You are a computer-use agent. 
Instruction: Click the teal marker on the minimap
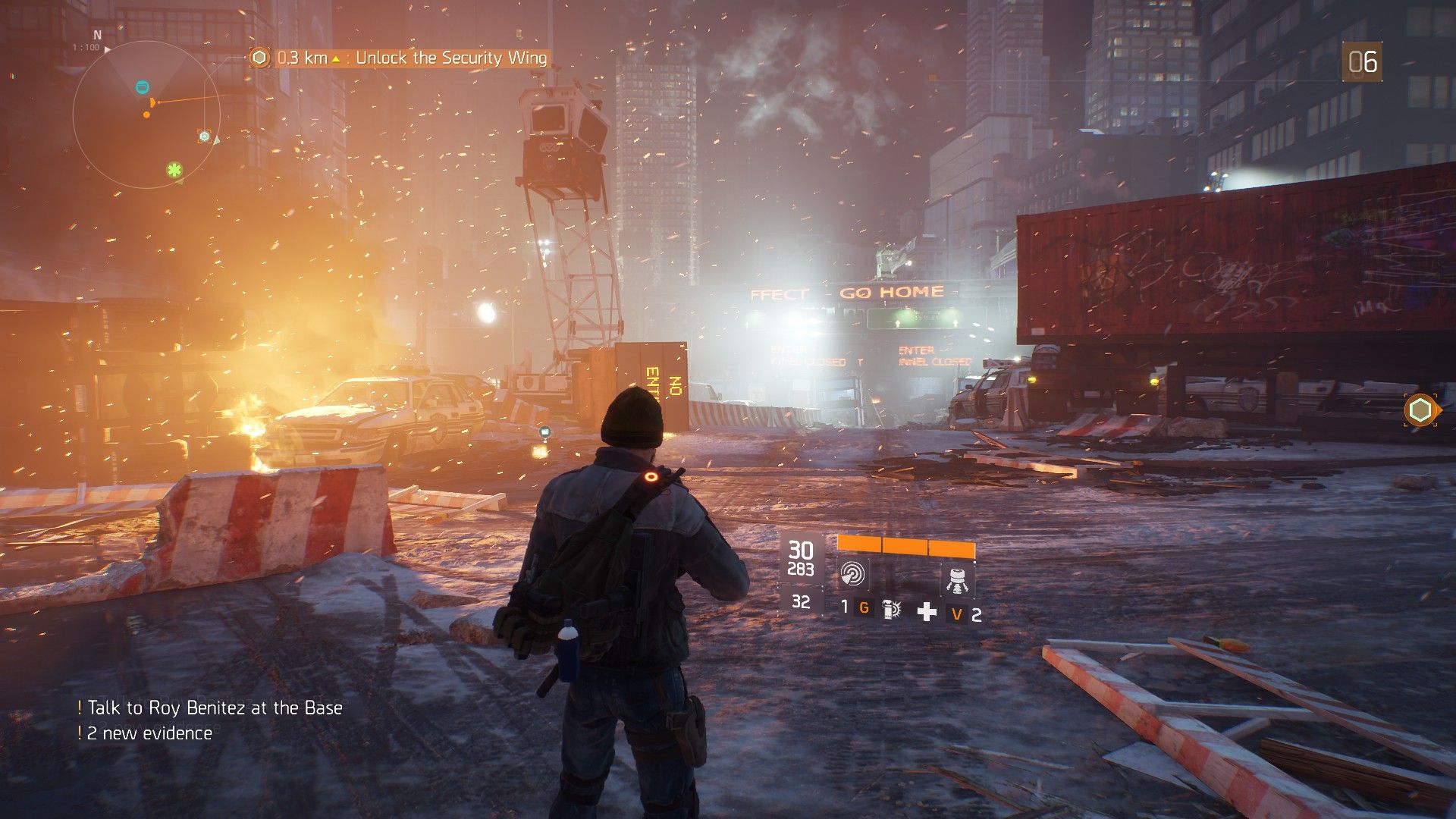(x=142, y=87)
